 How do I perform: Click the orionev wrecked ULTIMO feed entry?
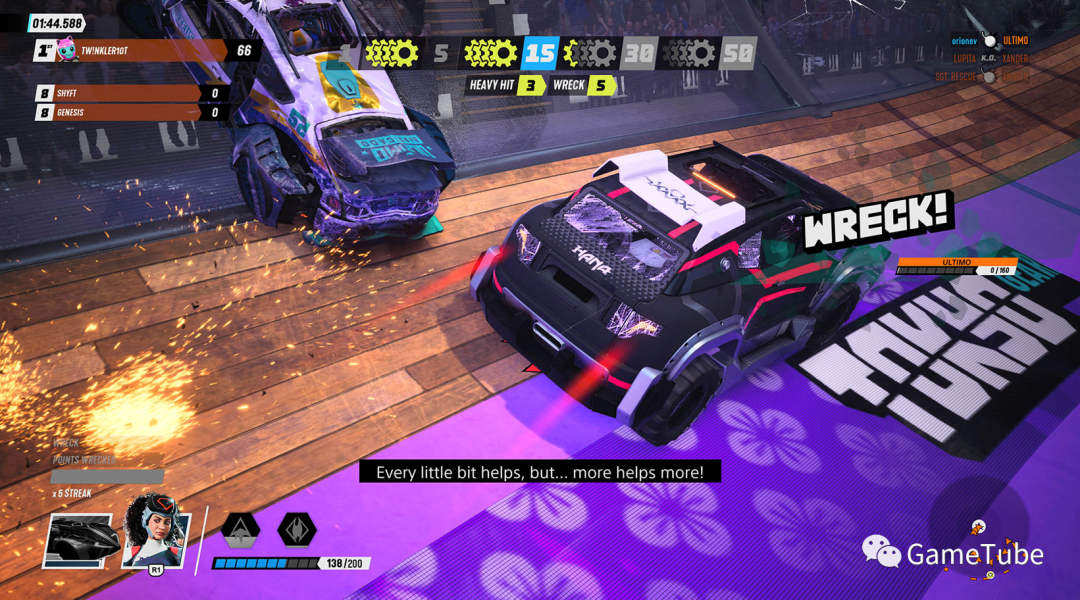988,41
